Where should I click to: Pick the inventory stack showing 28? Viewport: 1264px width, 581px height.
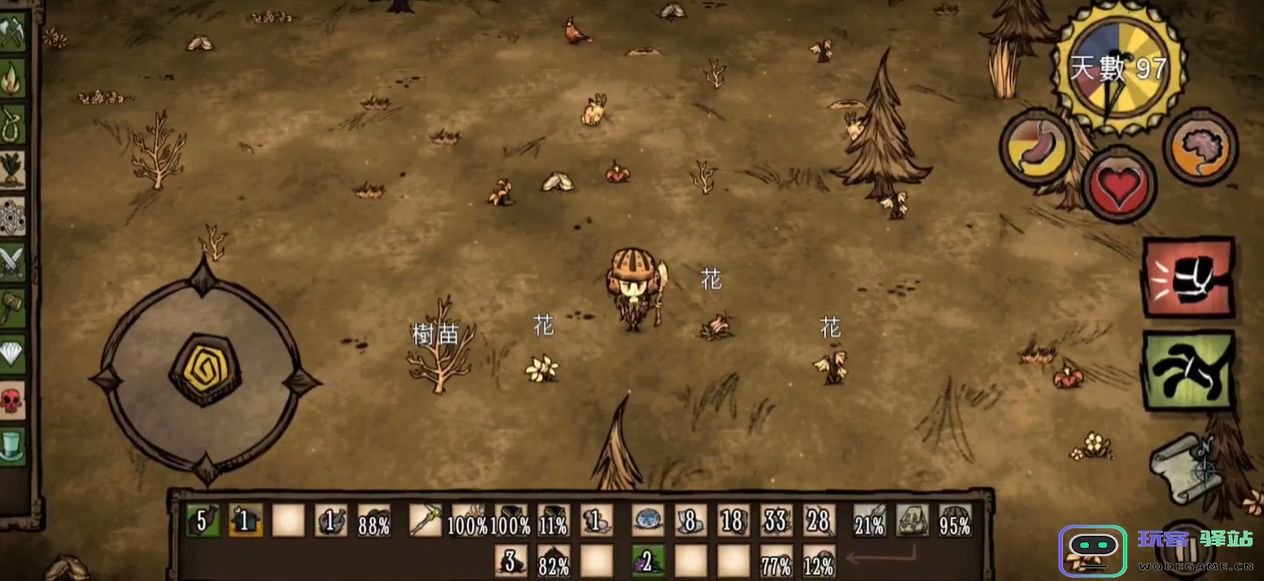[819, 520]
